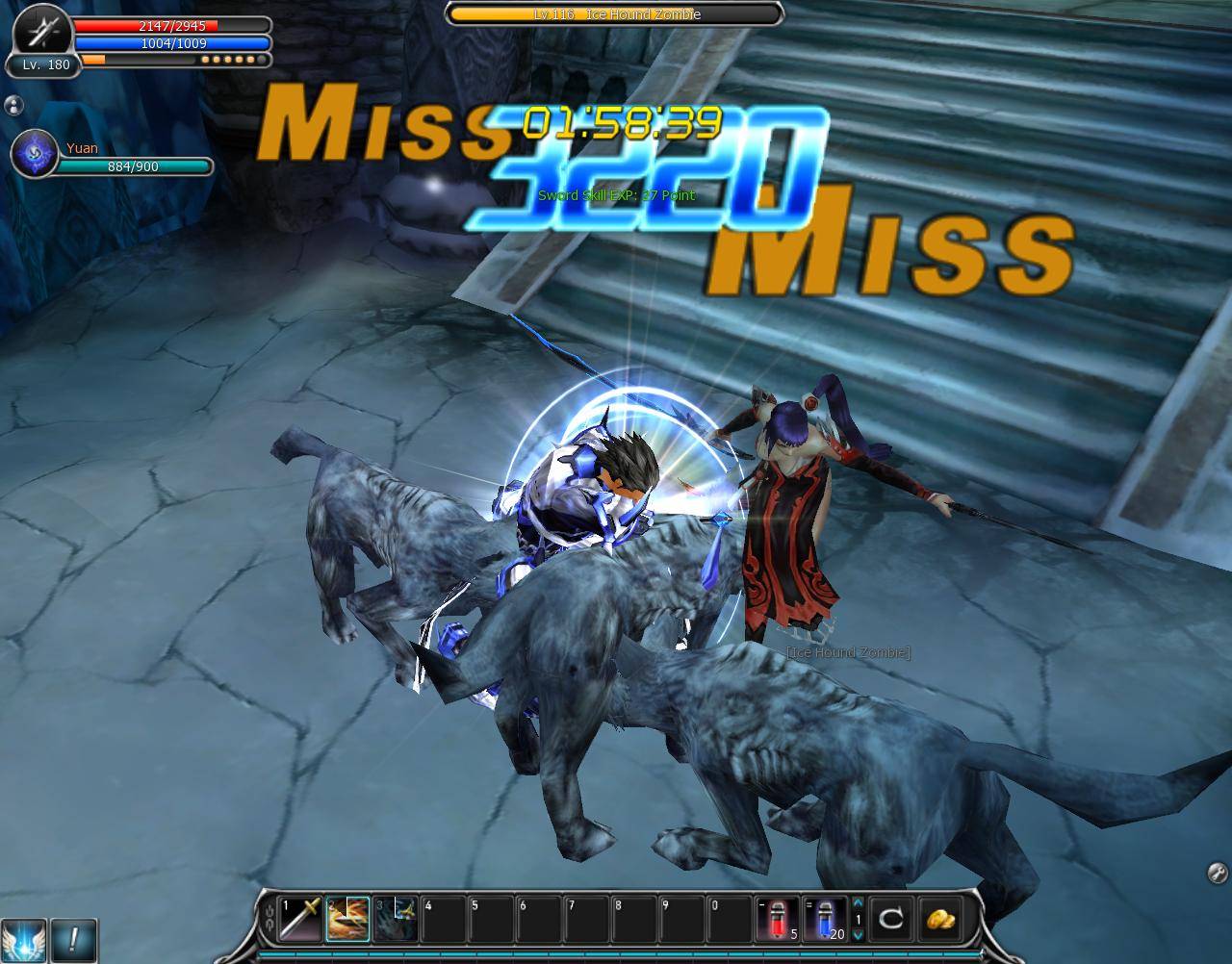Screen dimensions: 1232x964
Task: Open the exclamation mark notice button
Action: tap(73, 937)
